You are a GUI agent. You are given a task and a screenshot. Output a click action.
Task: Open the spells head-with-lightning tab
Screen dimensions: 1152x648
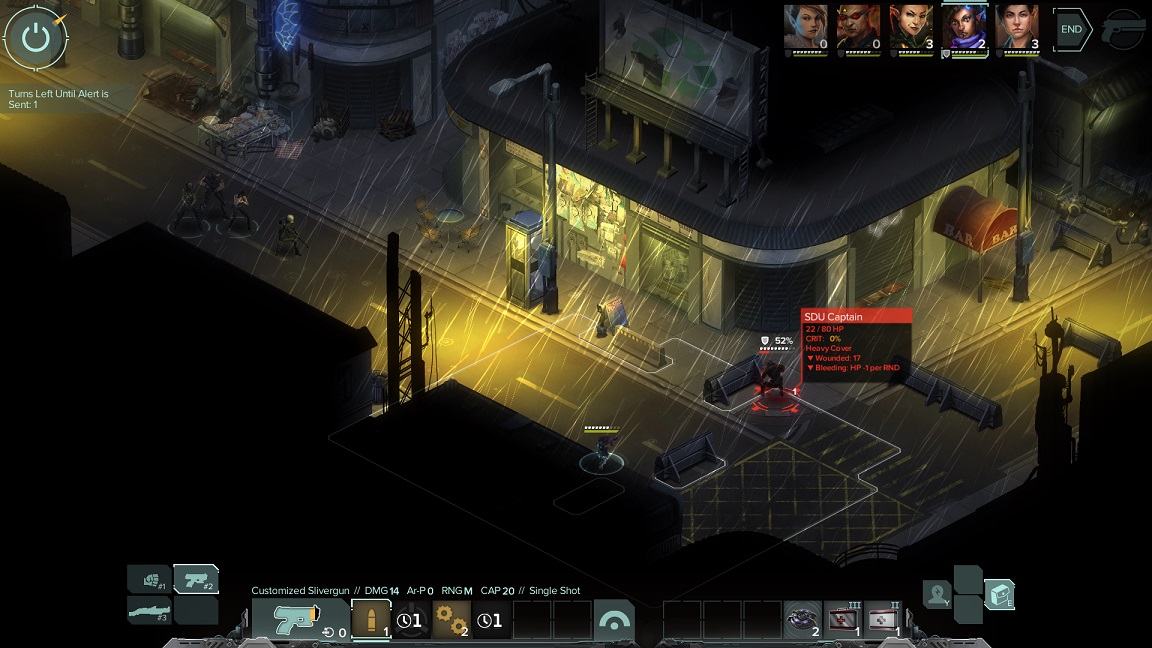pos(937,595)
